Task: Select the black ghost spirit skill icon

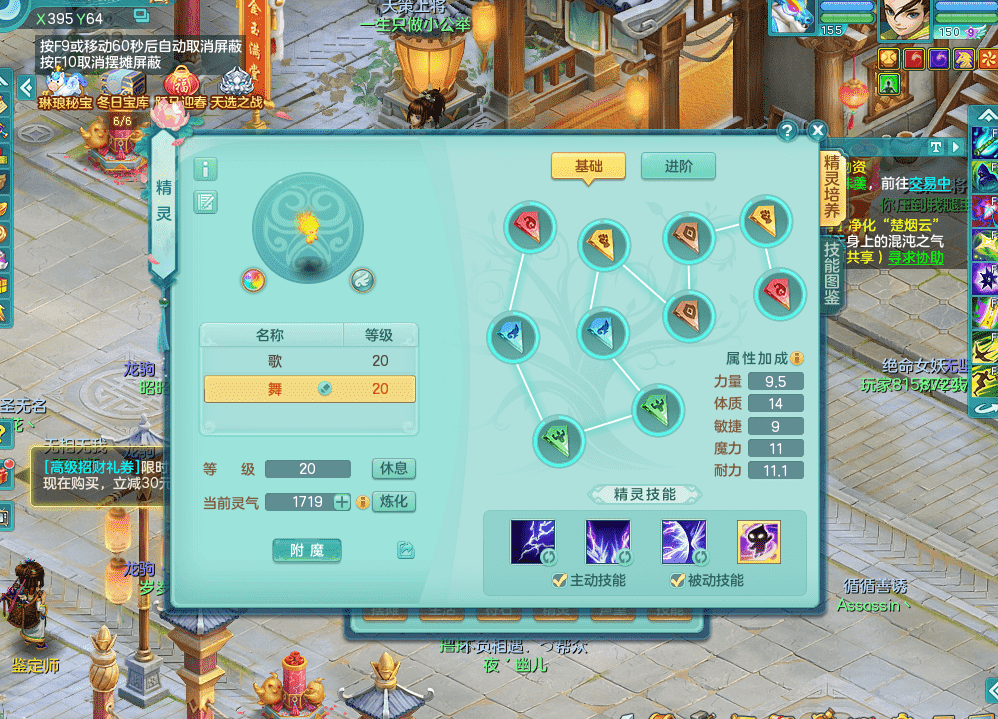Action: click(x=758, y=542)
